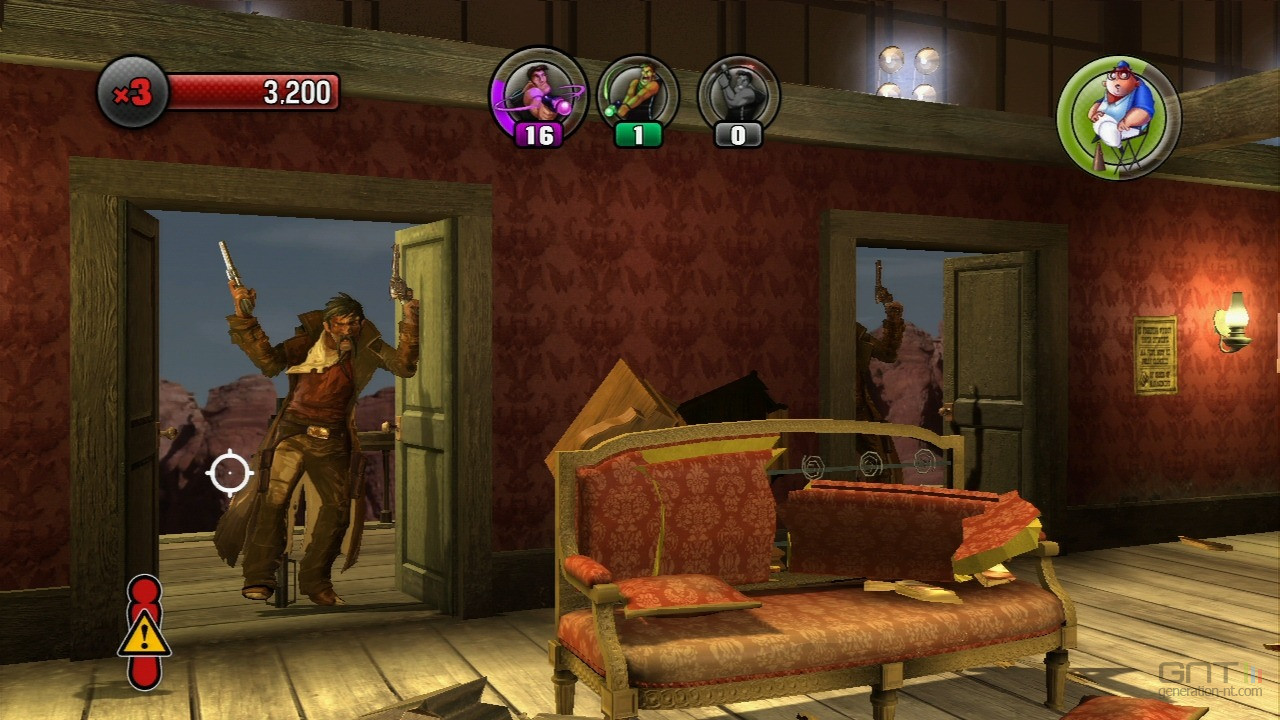The height and width of the screenshot is (720, 1280).
Task: Click the director portrait in green circle
Action: click(1119, 117)
